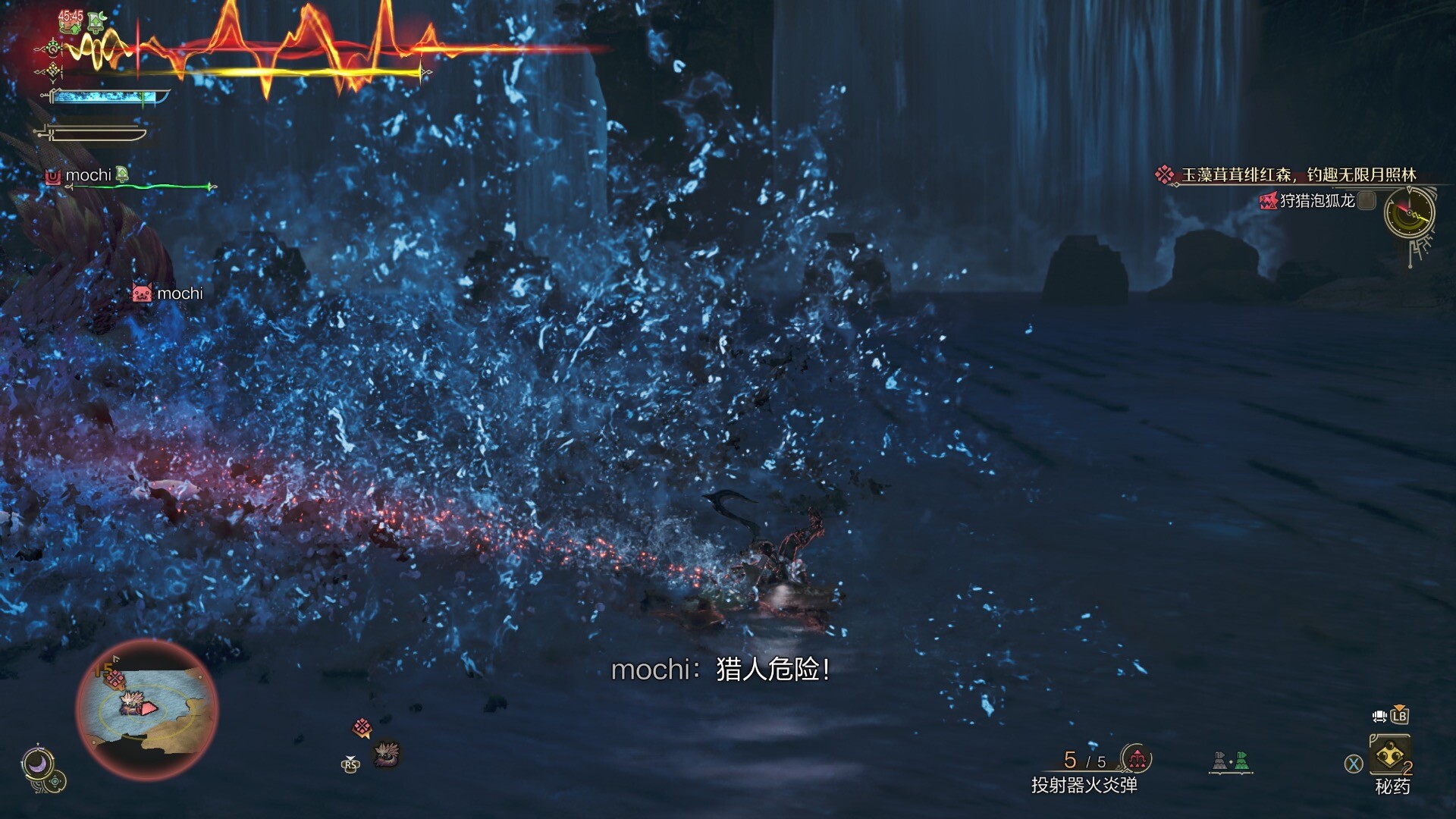Click the monster portrait beside the RS prompt

(386, 754)
